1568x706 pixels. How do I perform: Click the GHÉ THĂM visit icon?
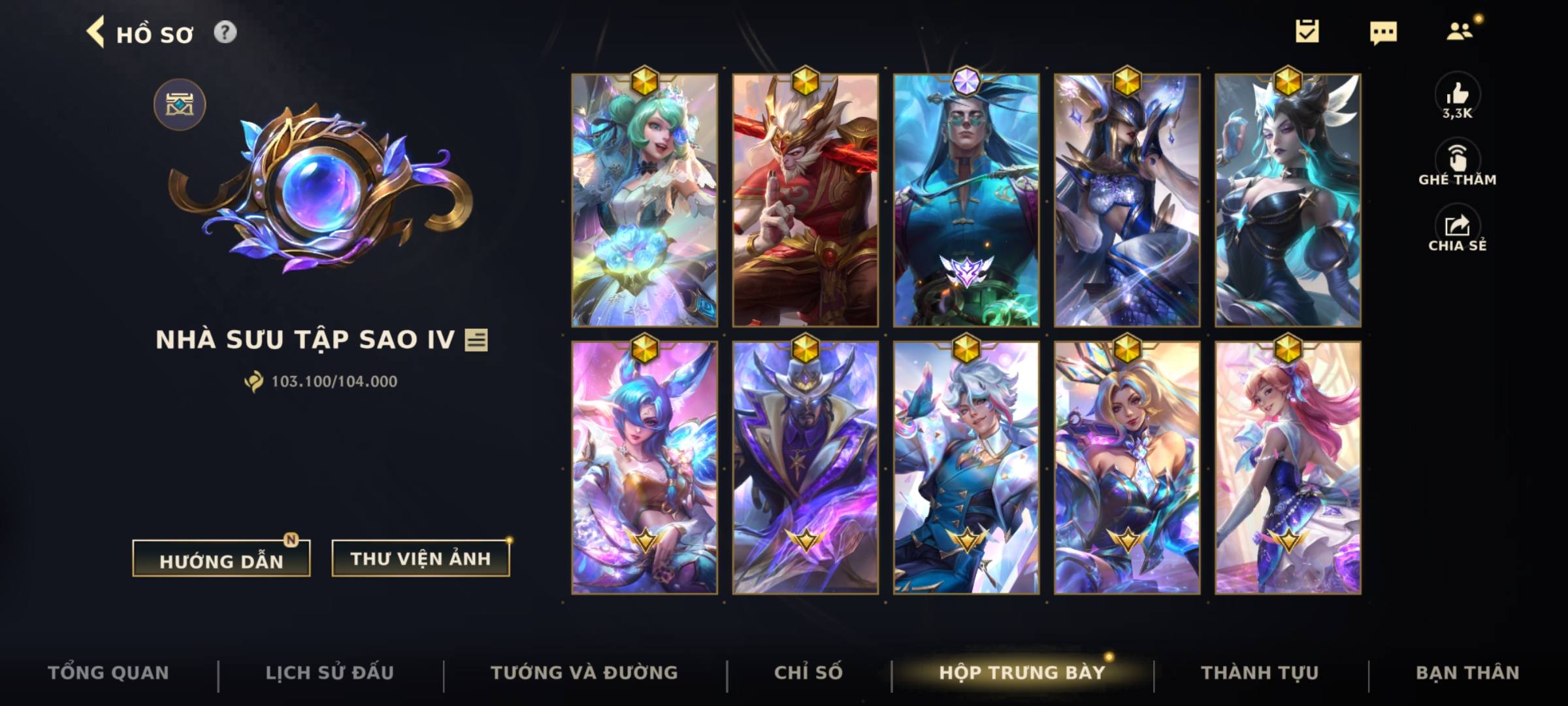click(x=1460, y=158)
